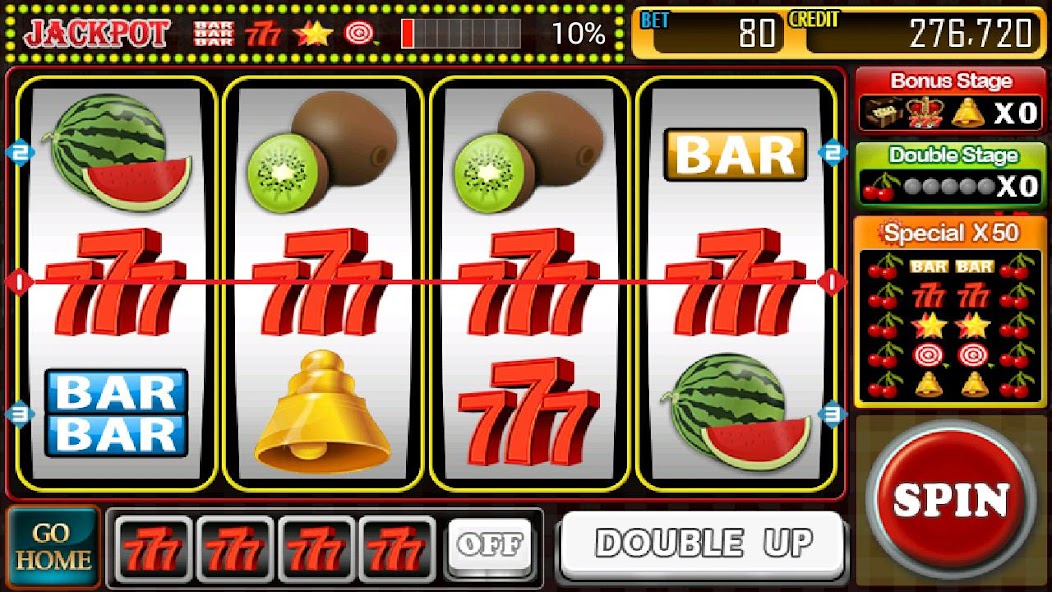View the Special X50 paytable panel
Screen dimensions: 1052x592
pyautogui.click(x=949, y=312)
